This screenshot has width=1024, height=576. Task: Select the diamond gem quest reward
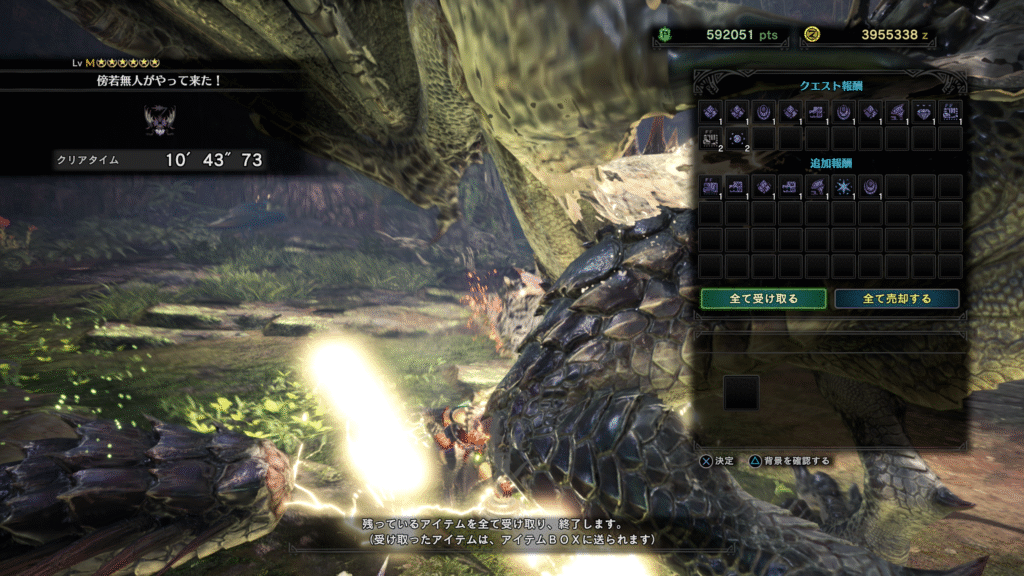tap(924, 111)
